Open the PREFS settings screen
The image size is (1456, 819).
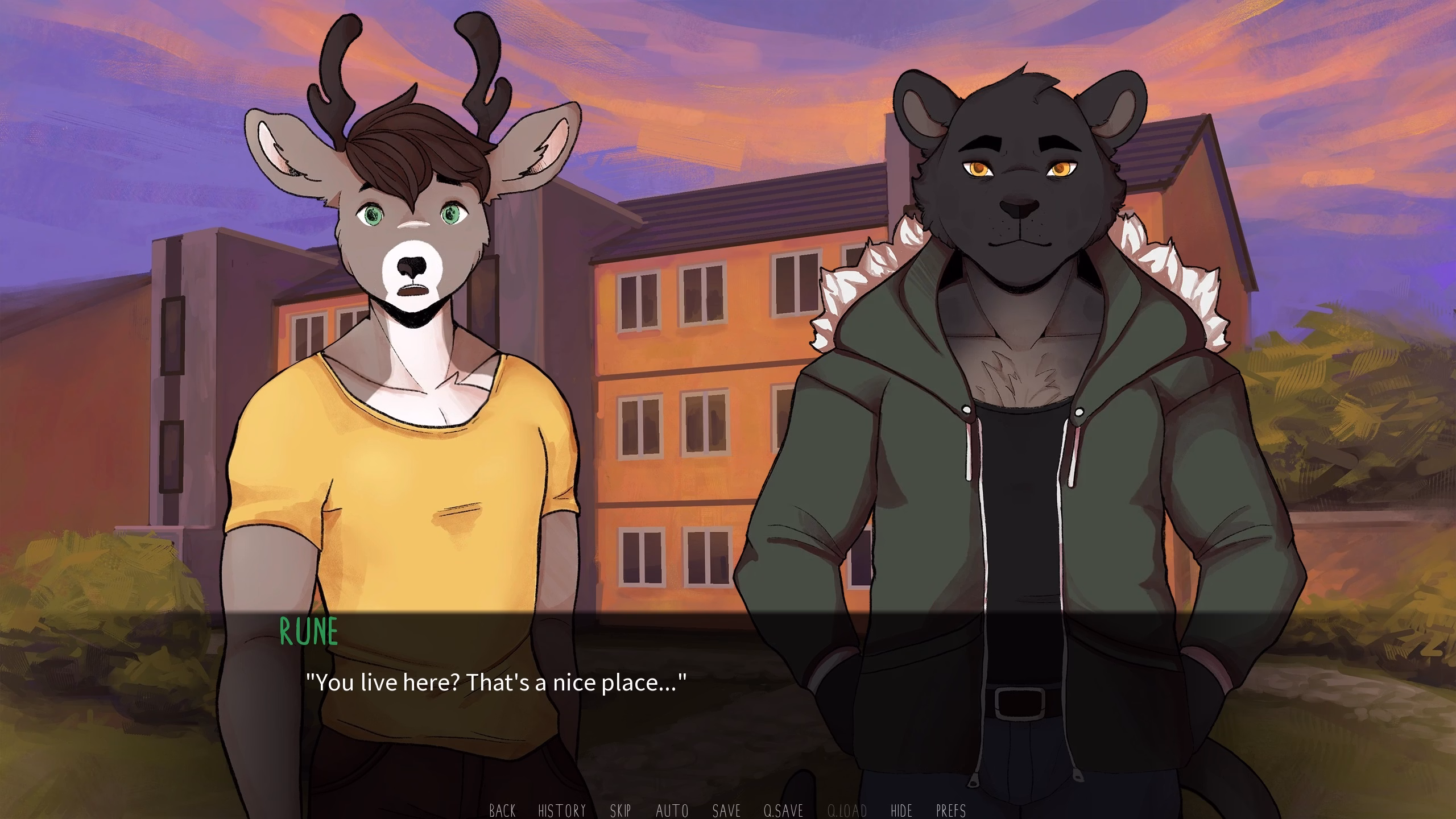[x=952, y=812]
